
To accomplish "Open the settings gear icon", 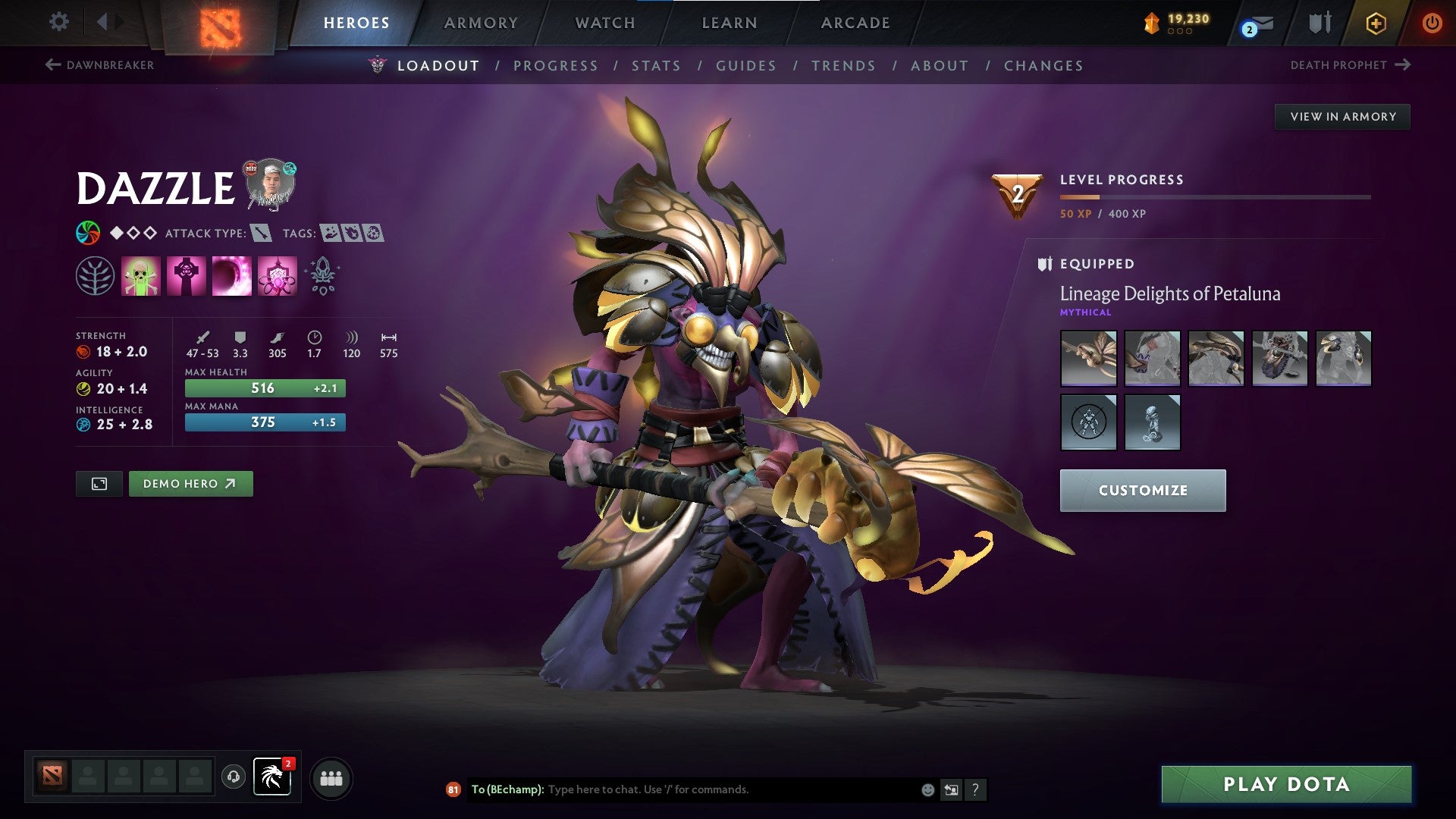I will (x=58, y=22).
